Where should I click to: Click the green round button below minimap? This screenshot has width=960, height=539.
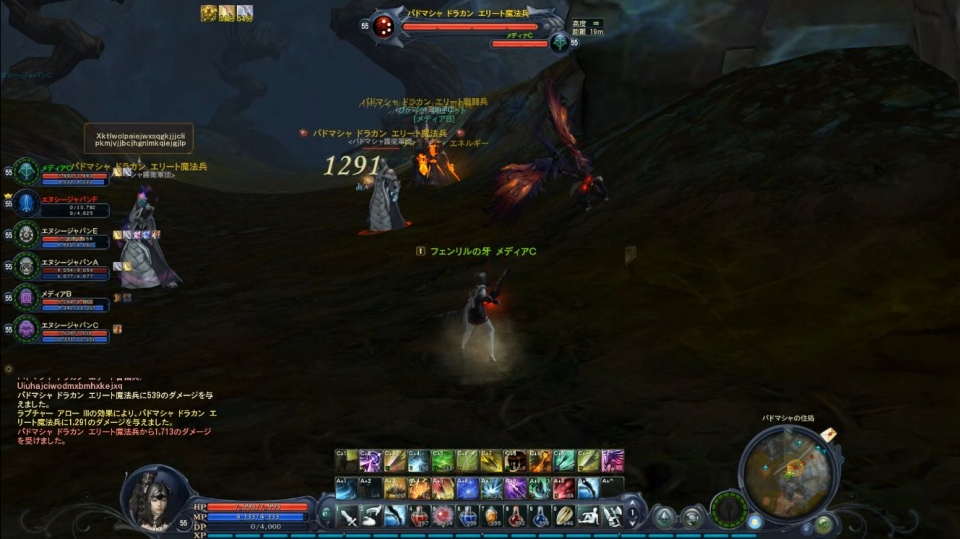[823, 523]
